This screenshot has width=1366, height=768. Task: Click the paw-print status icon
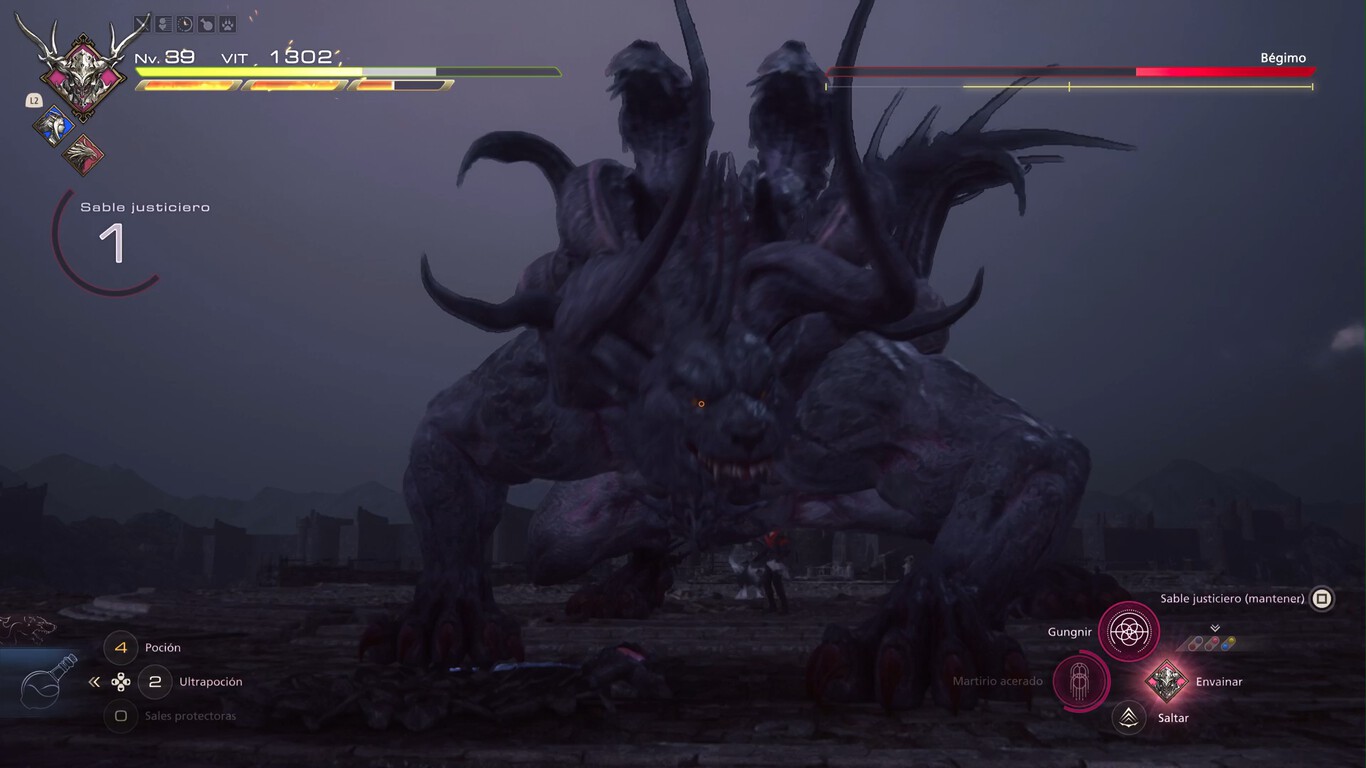pos(228,23)
